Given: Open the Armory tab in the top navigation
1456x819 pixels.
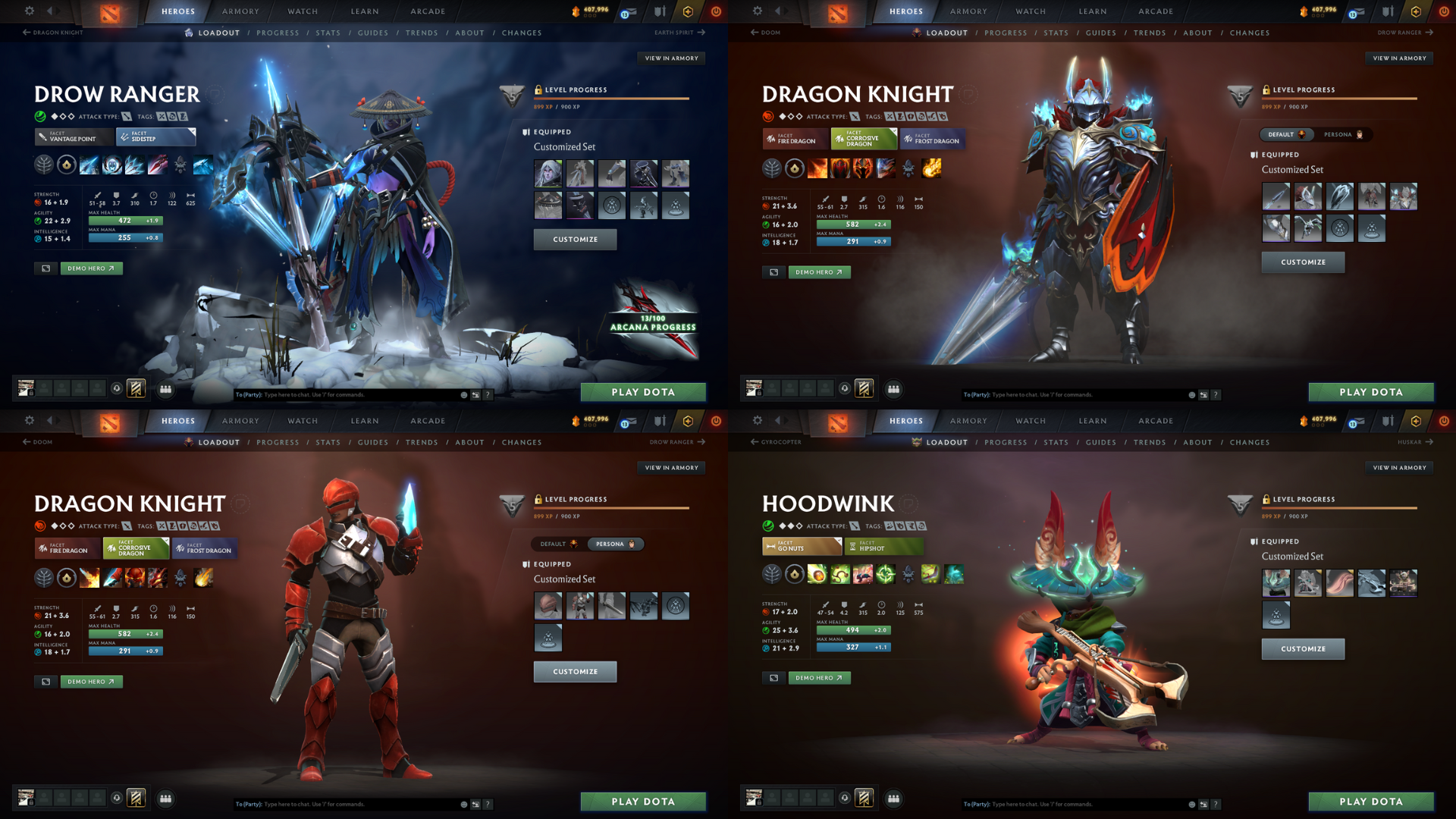Looking at the screenshot, I should tap(240, 11).
